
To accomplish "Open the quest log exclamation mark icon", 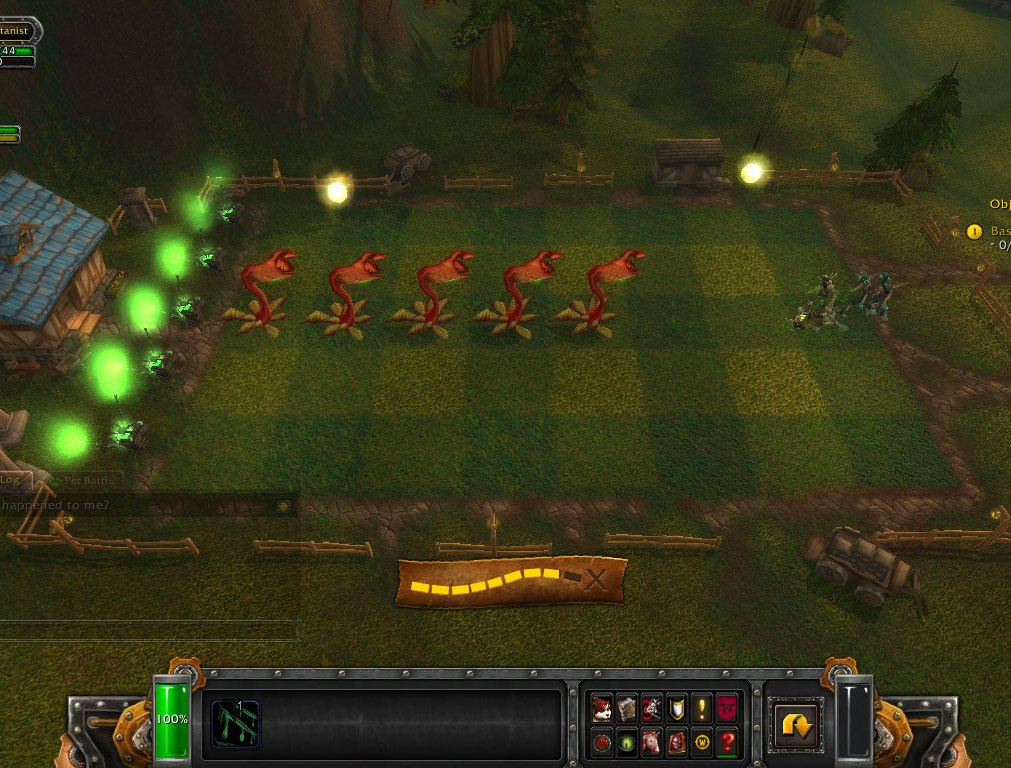I will tap(702, 708).
